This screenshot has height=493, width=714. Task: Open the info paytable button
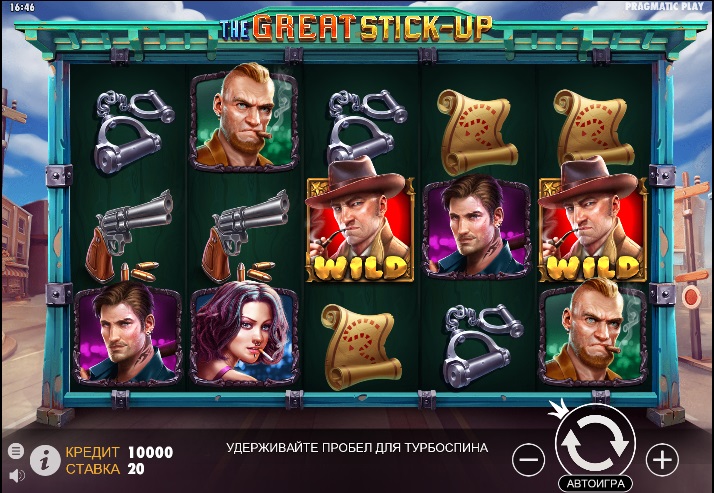click(x=44, y=459)
